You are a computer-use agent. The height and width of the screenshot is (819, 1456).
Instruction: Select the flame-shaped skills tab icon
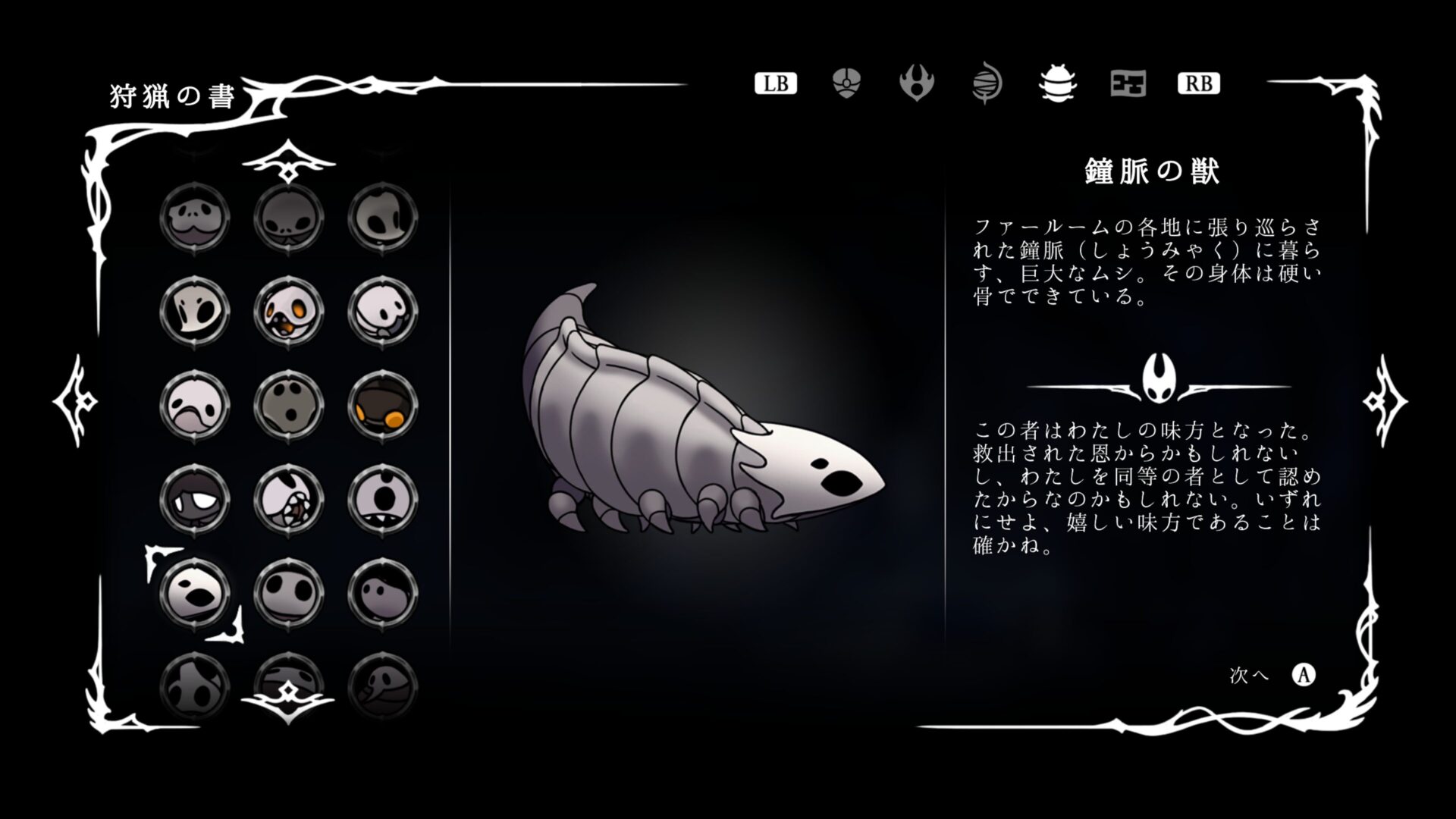tap(917, 83)
